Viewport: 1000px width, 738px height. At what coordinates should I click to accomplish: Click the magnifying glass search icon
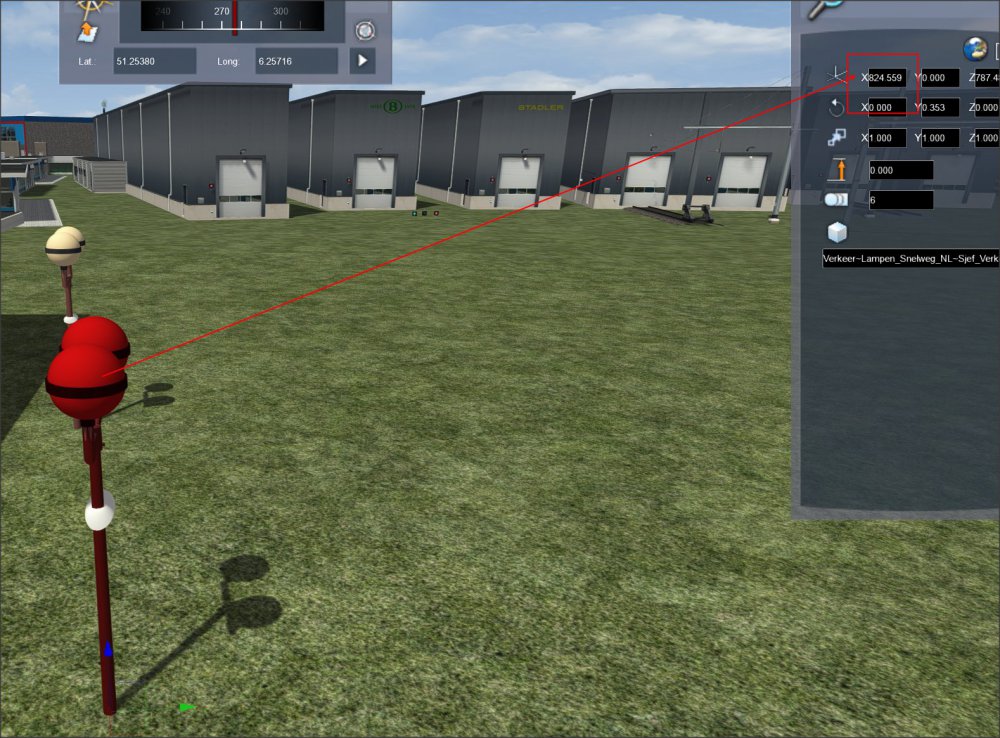tap(826, 6)
